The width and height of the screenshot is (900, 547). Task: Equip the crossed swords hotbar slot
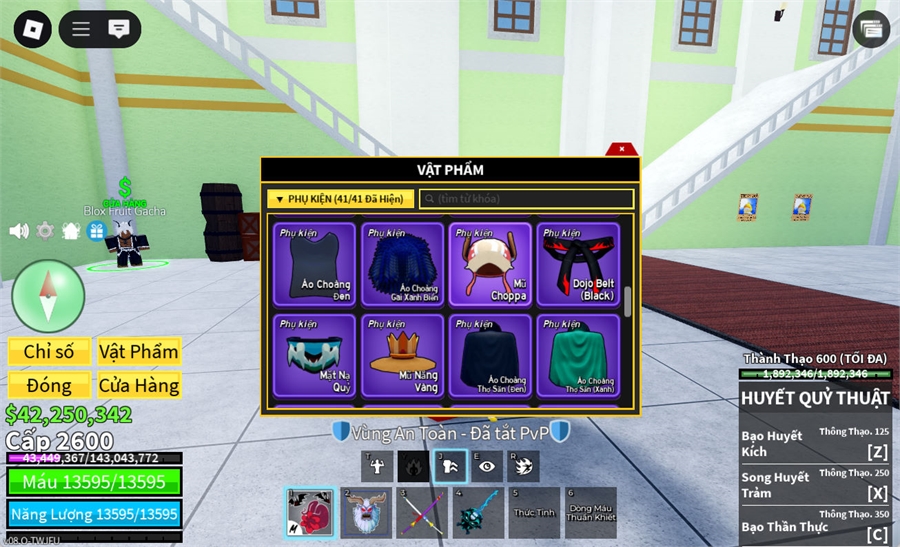click(421, 513)
